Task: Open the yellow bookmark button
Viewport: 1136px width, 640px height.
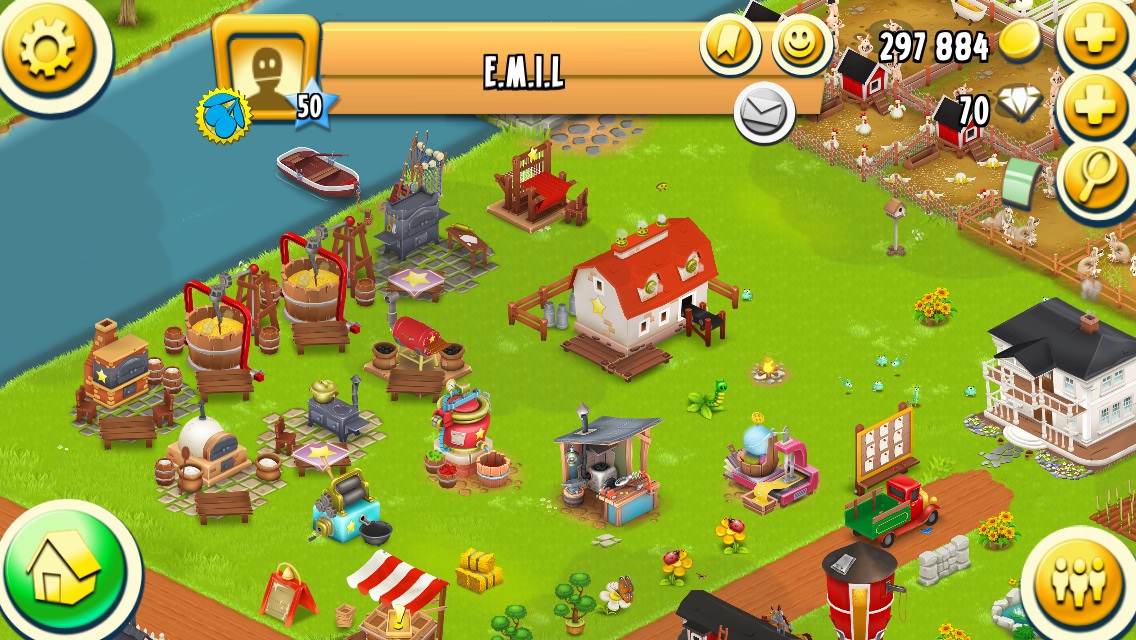Action: coord(730,43)
